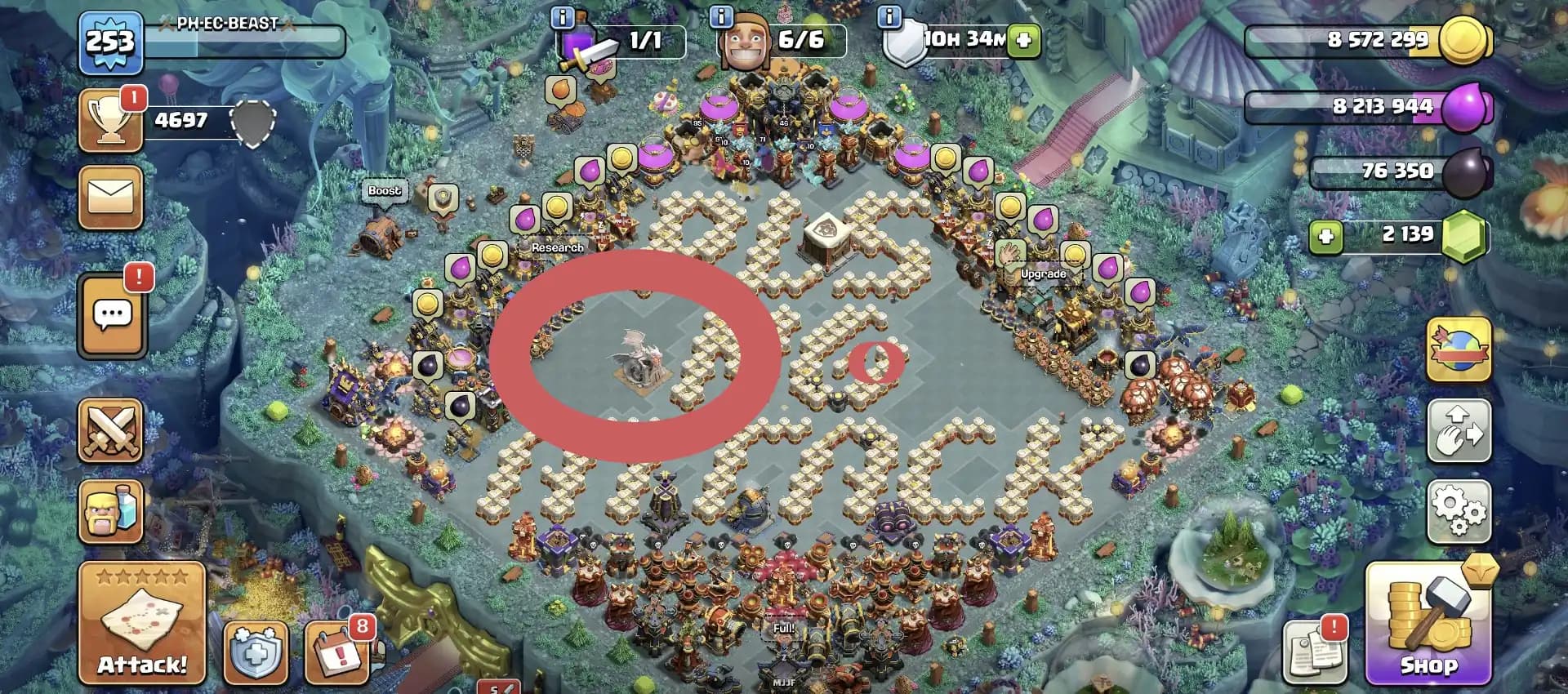Tap the Upgrade label on the right building
1568x694 pixels.
tap(1043, 274)
